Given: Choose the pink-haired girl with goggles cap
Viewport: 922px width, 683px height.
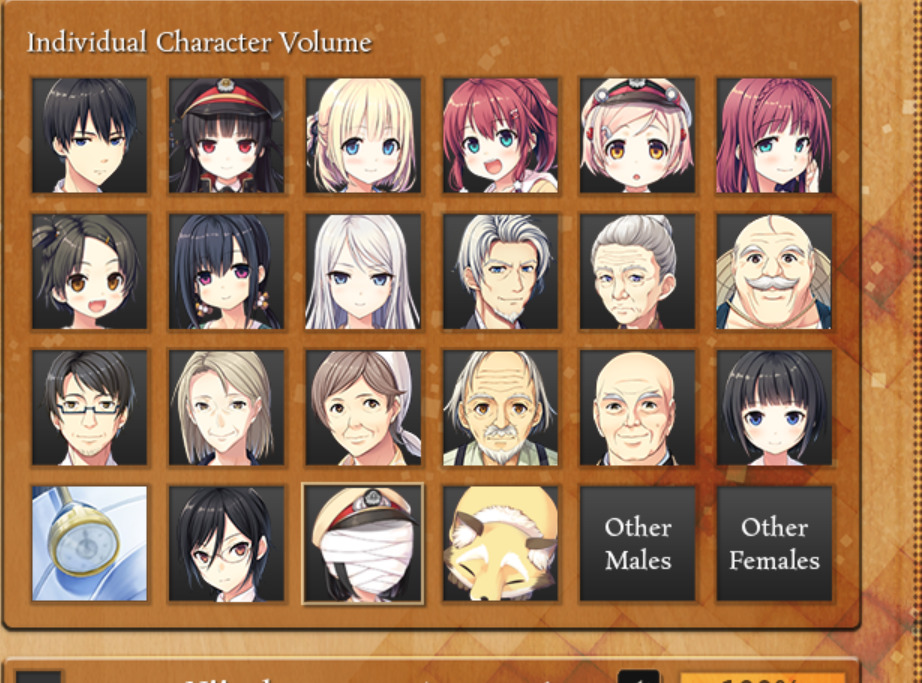Looking at the screenshot, I should click(x=637, y=135).
